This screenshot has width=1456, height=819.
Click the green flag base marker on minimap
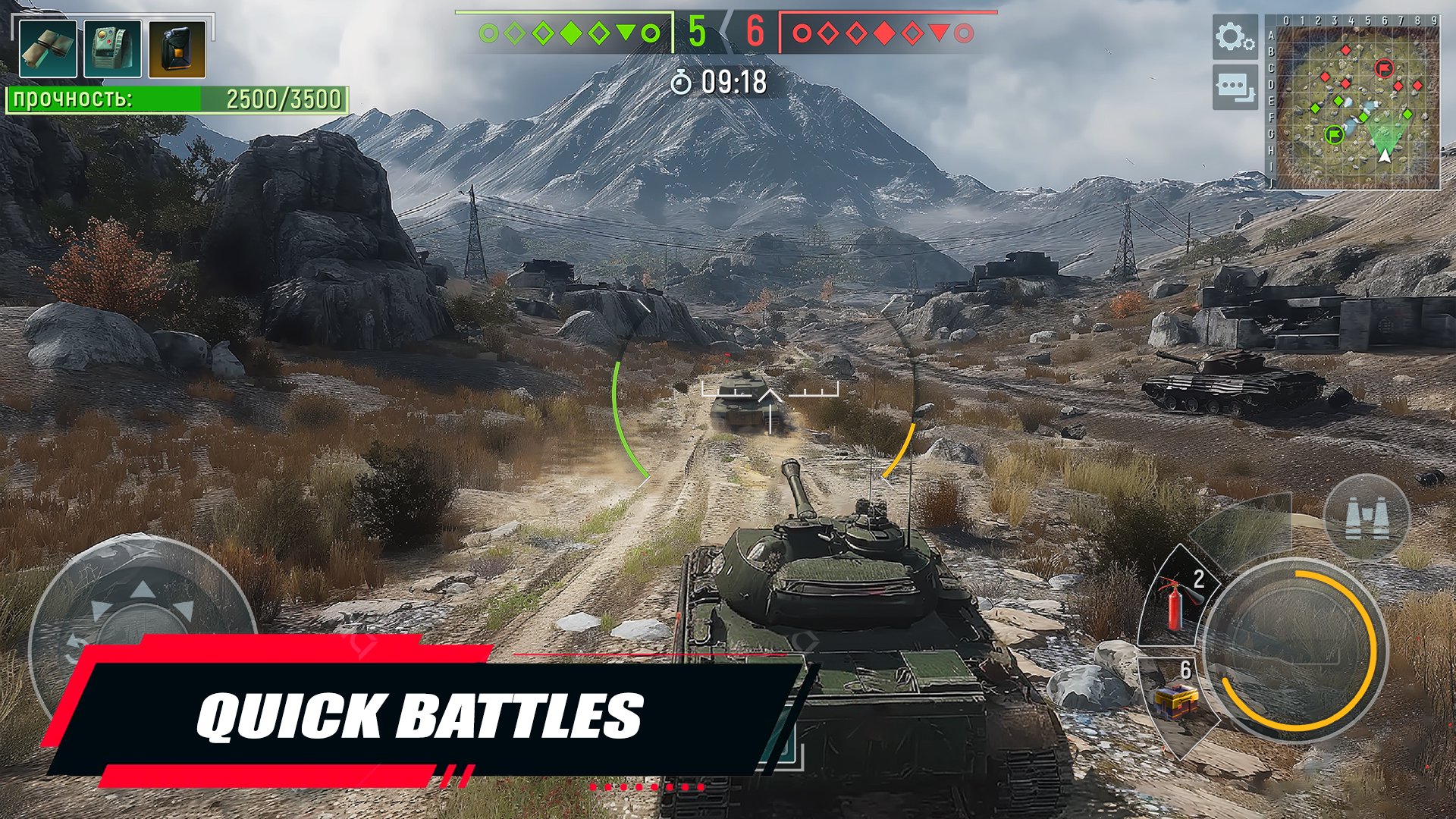click(x=1334, y=135)
